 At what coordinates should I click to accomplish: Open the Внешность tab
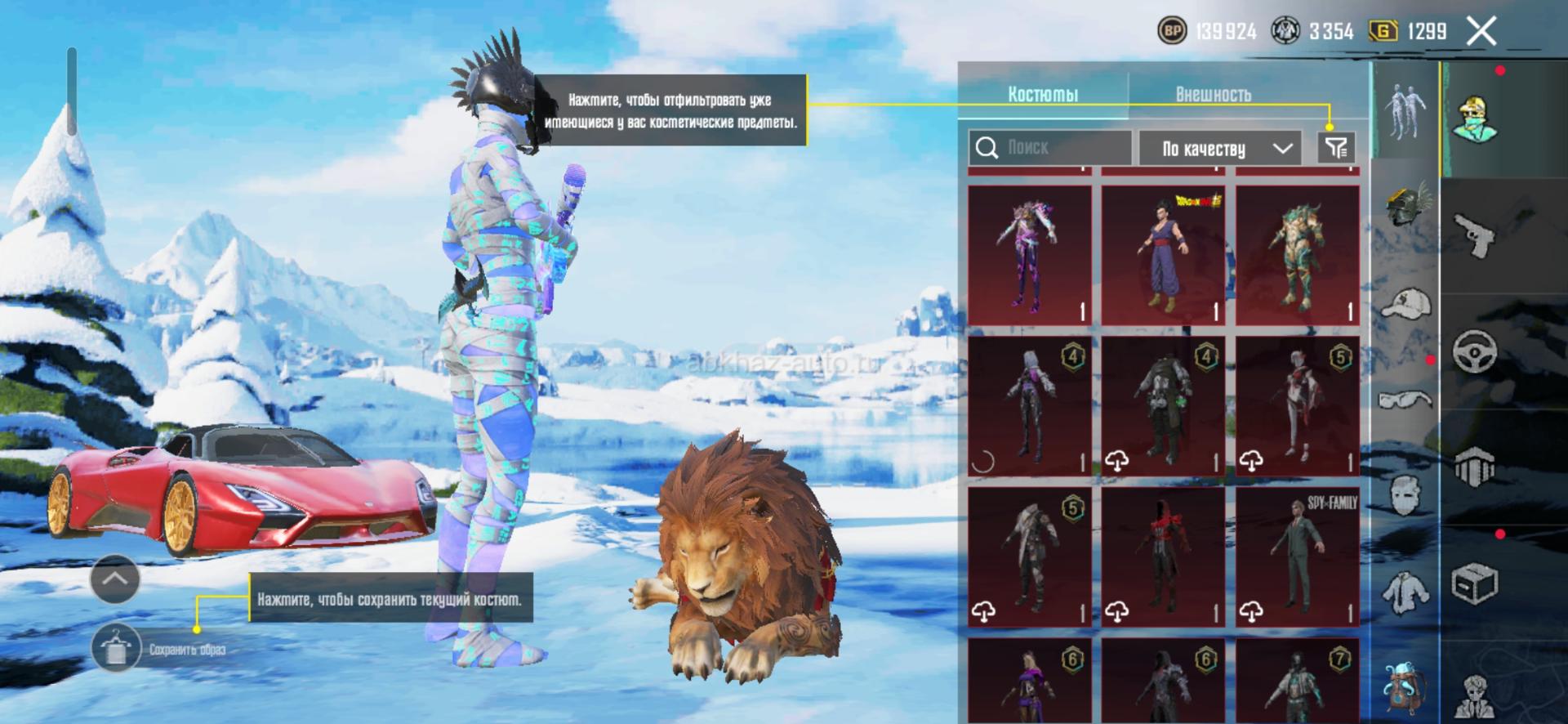[1213, 95]
